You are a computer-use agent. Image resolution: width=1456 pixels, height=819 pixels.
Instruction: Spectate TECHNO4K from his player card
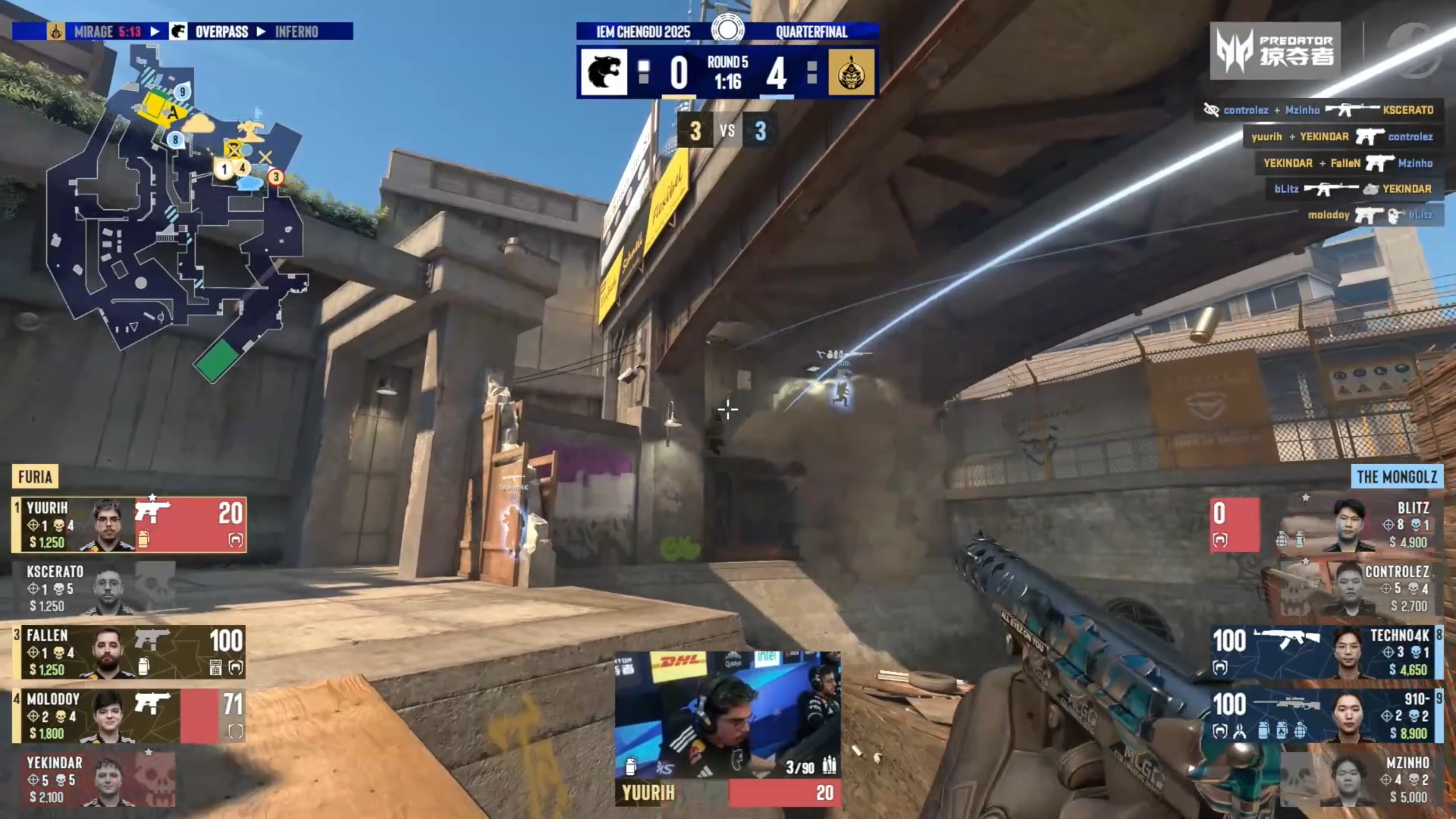[x=1327, y=651]
